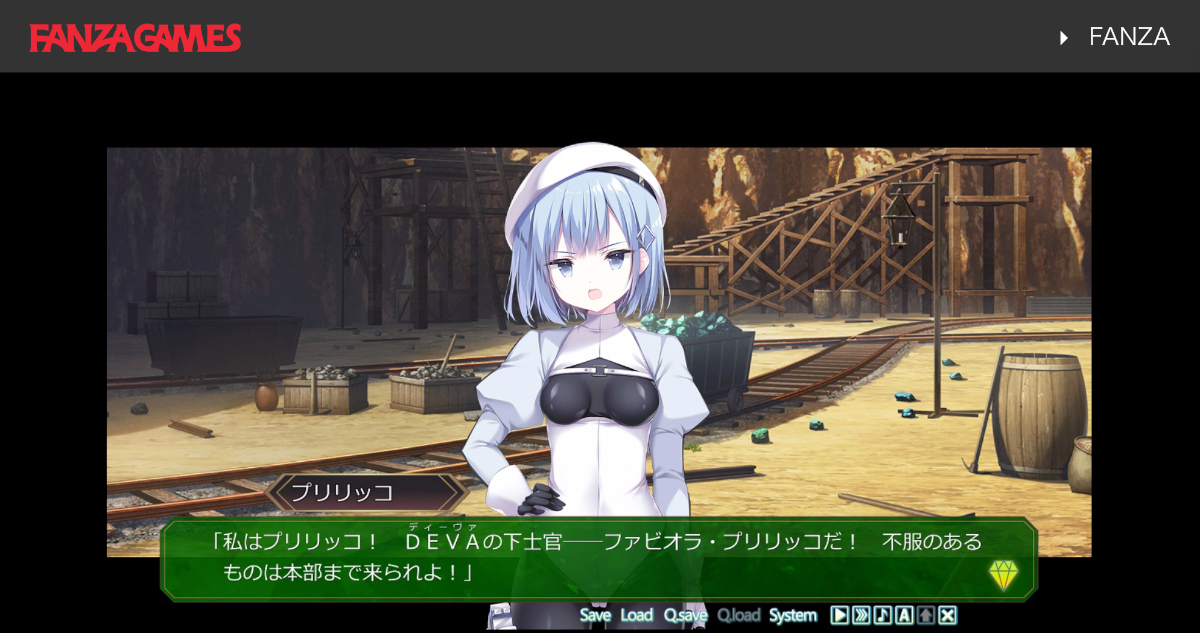Advance dialogue via the yellow gem icon
Viewport: 1200px width, 633px height.
tap(1003, 574)
